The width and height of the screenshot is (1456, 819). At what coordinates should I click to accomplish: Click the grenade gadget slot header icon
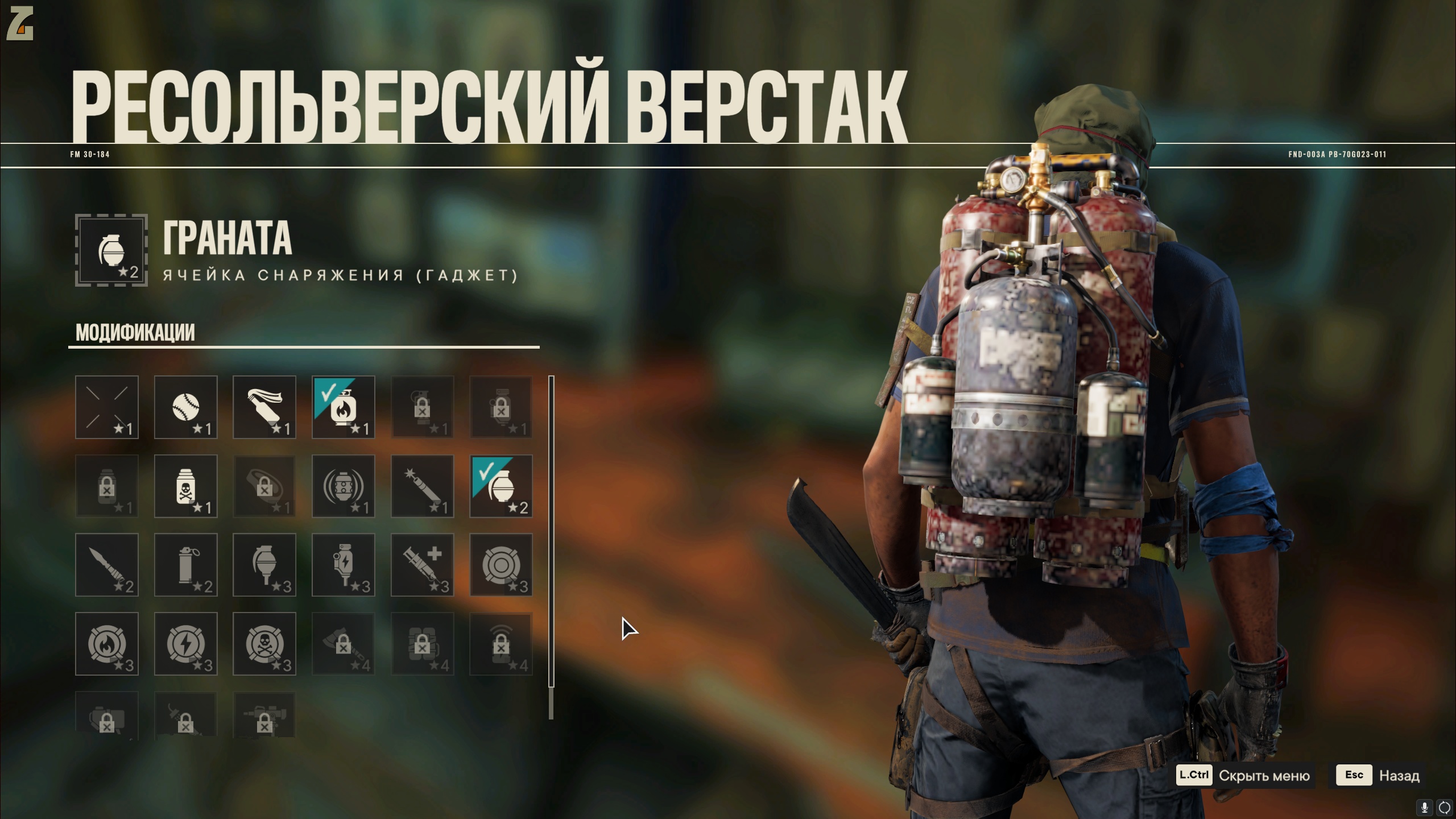point(111,250)
